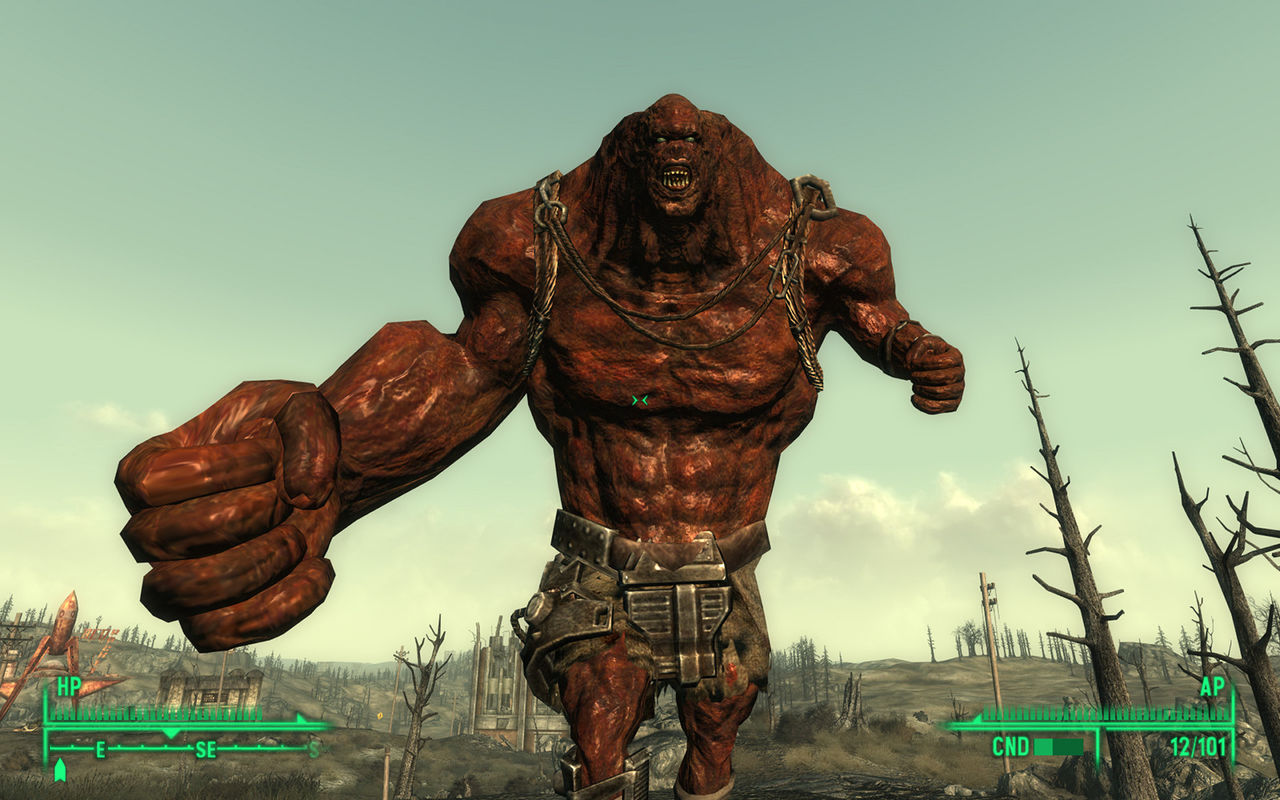Click the enemy marker triangle above the compass

pos(170,731)
